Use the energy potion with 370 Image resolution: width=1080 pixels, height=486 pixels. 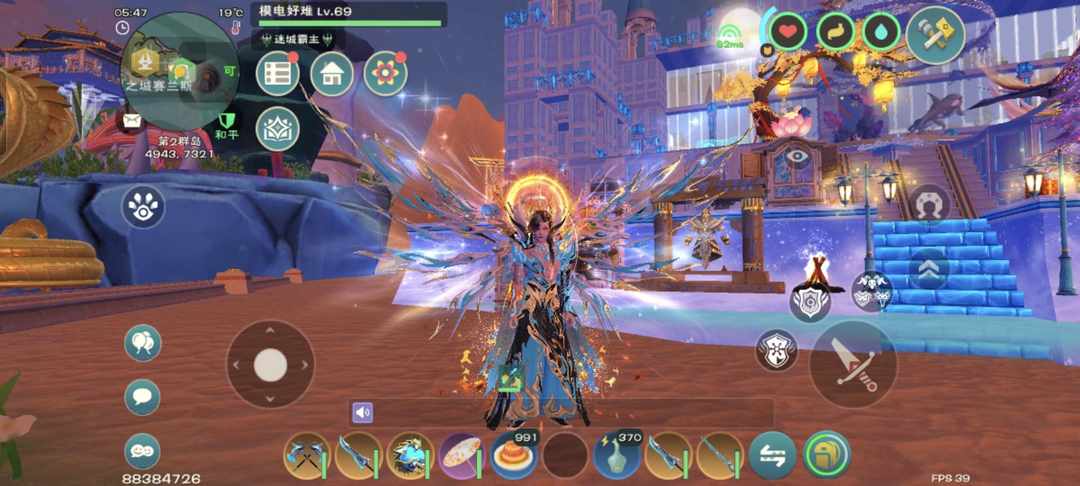[617, 456]
